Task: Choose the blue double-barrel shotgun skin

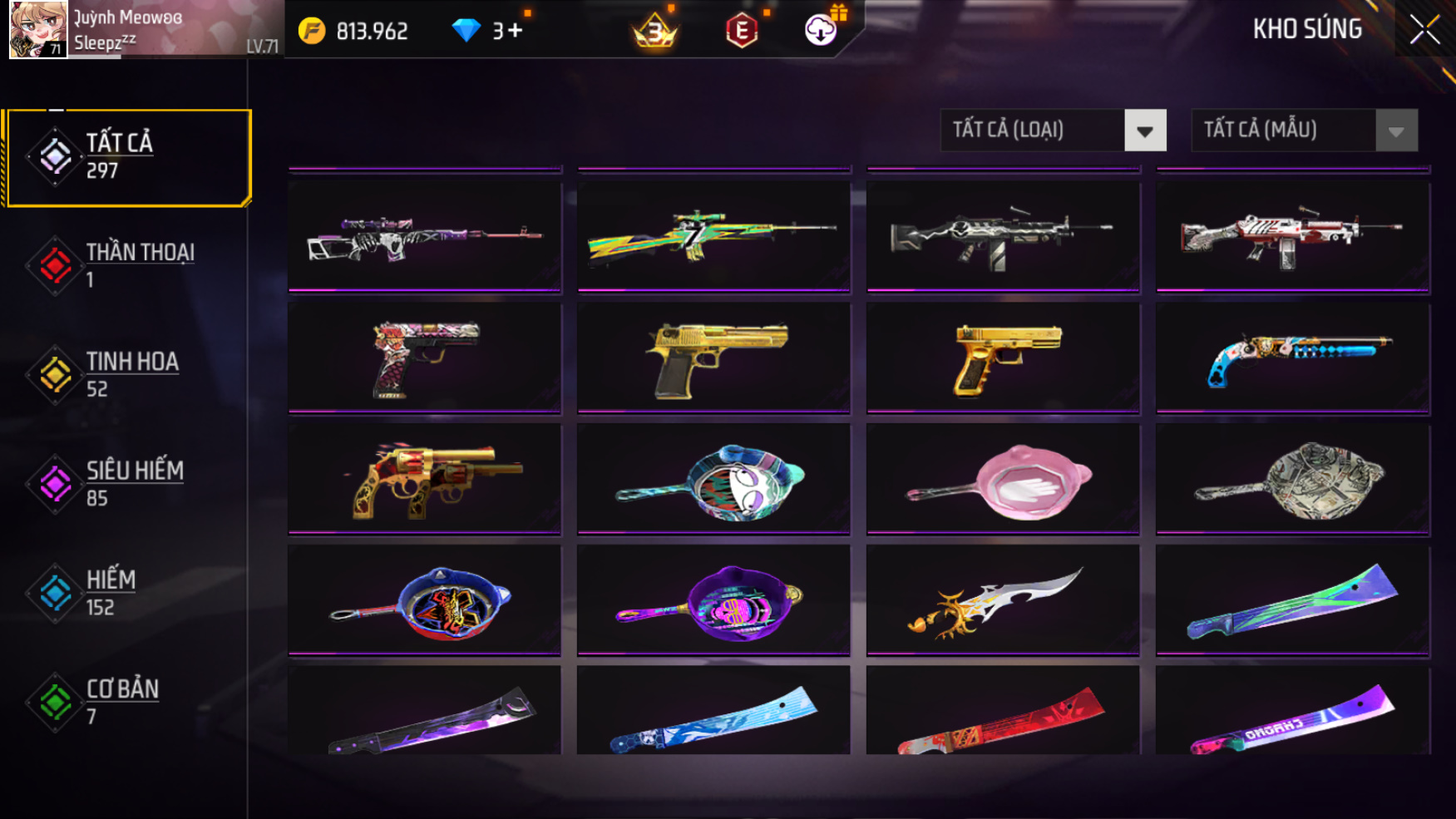Action: 1293,358
